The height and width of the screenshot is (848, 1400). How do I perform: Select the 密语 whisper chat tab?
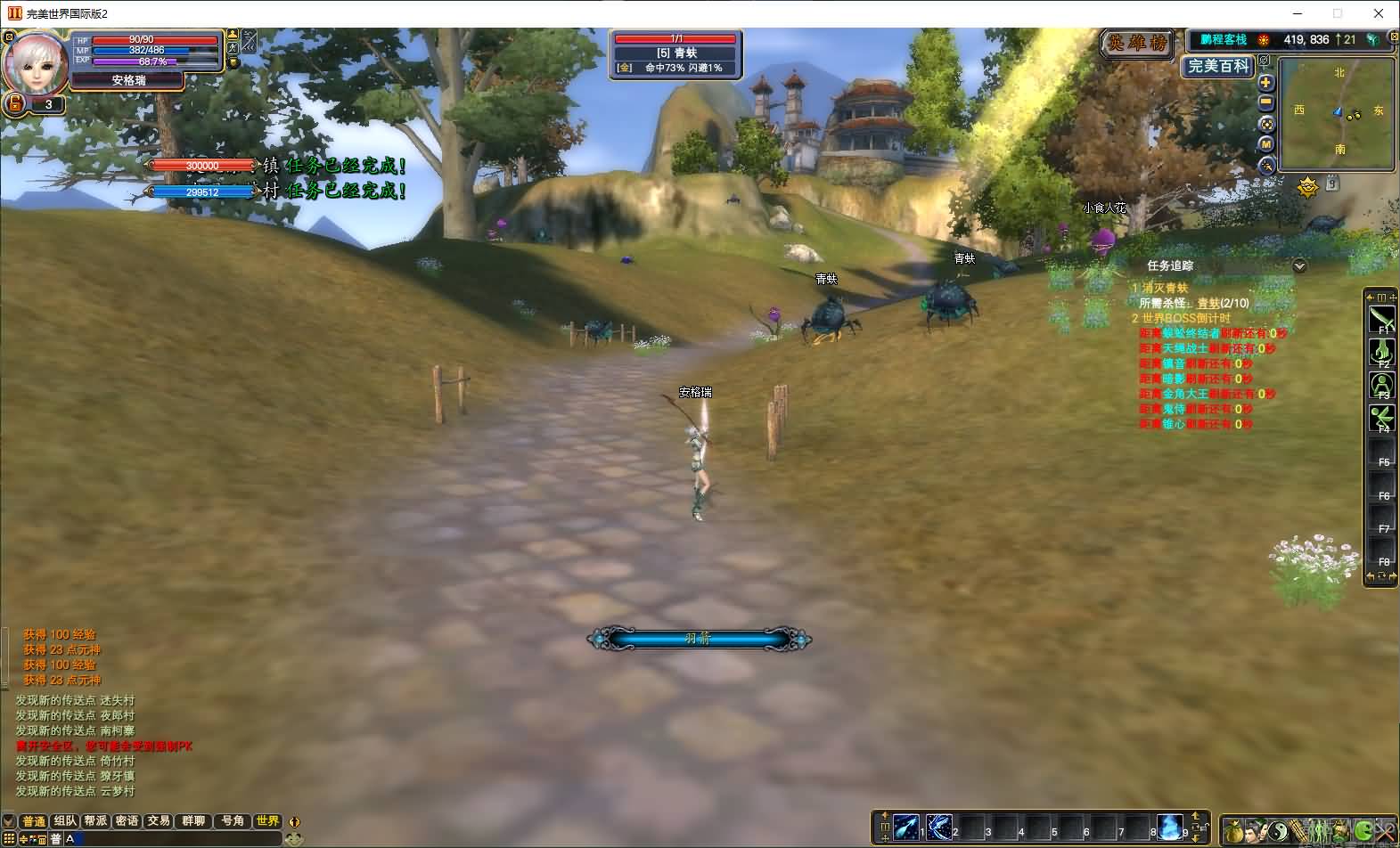tap(127, 821)
